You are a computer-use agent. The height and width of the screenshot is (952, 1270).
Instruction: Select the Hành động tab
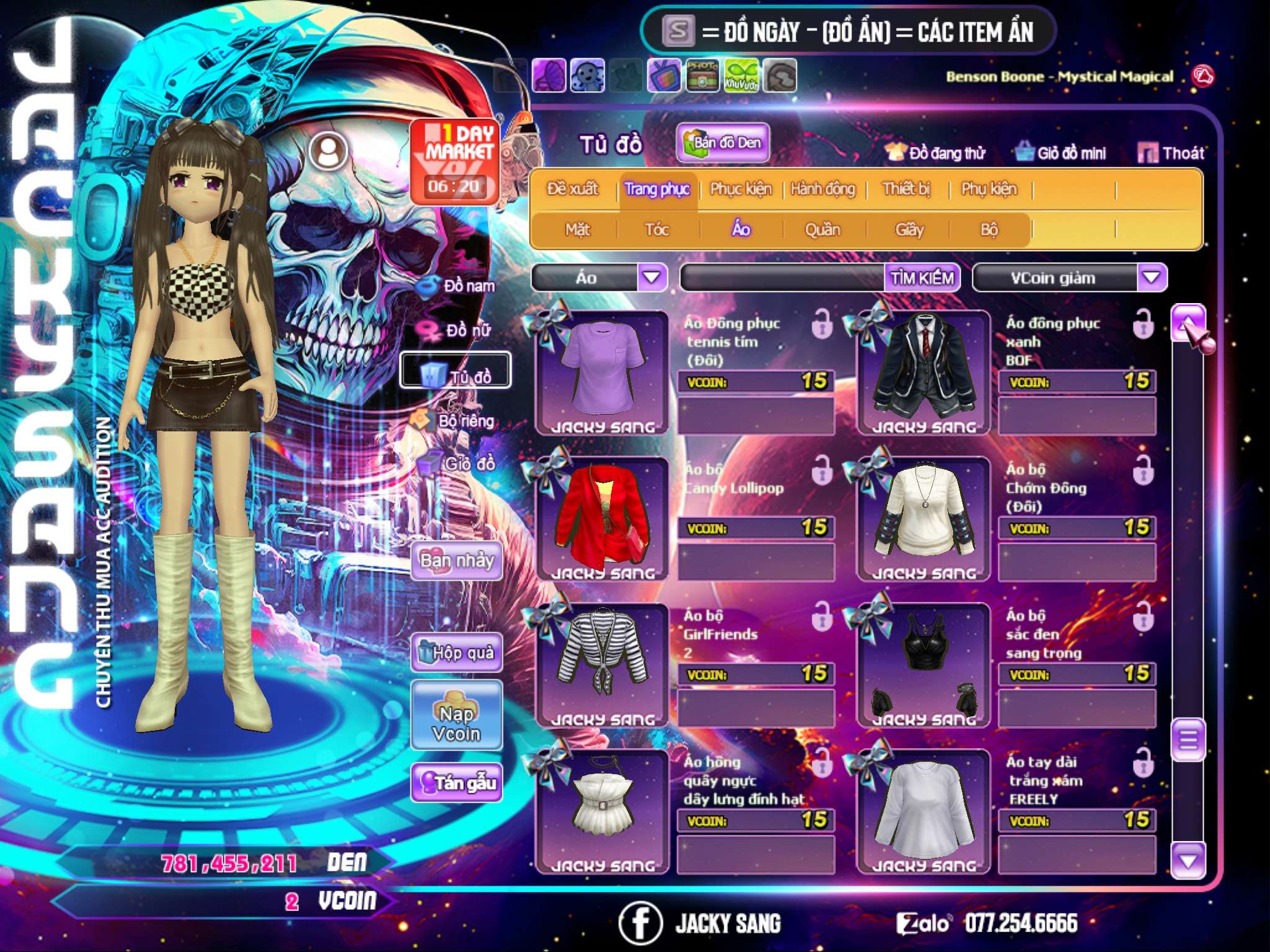click(x=823, y=189)
